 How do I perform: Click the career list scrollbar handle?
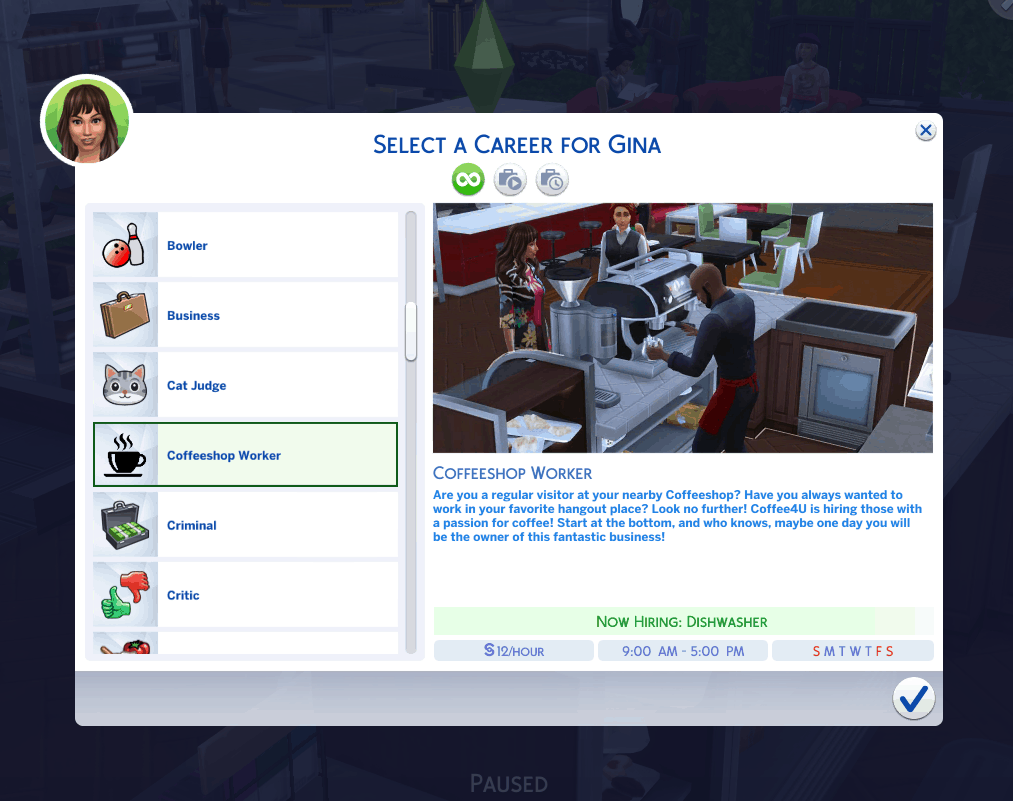(411, 331)
